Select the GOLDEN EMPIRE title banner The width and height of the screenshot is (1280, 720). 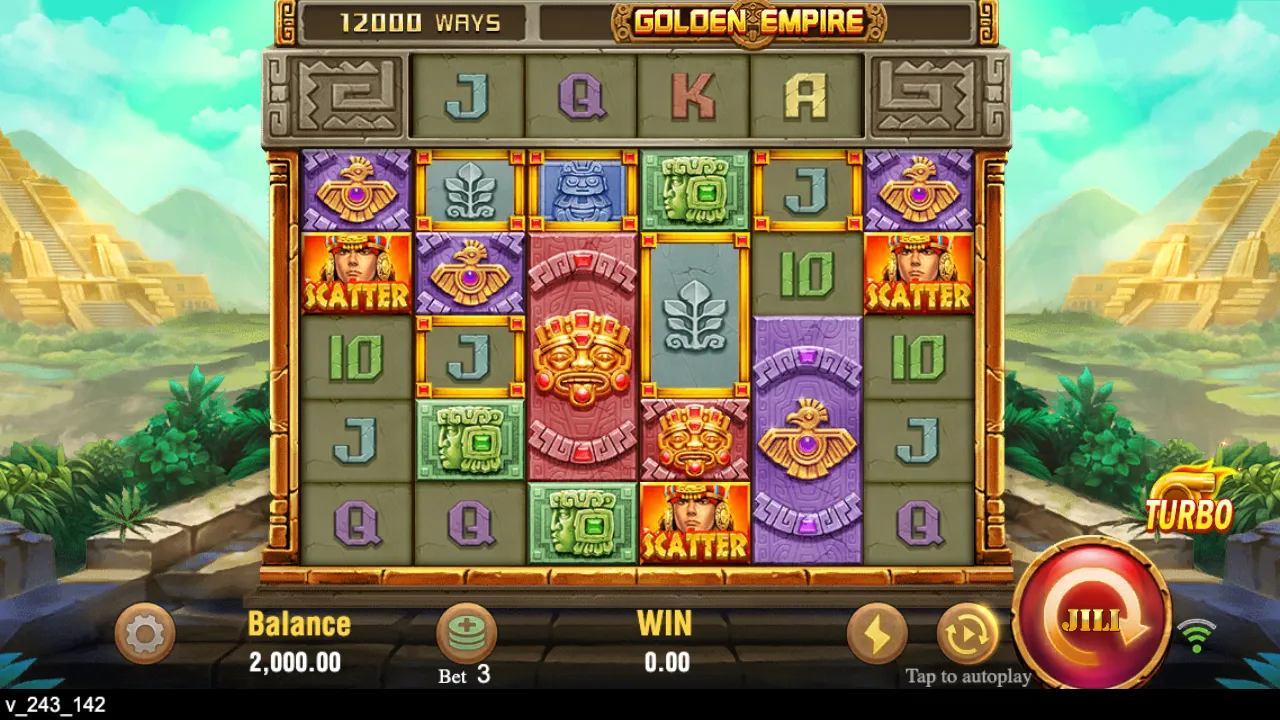pyautogui.click(x=748, y=22)
